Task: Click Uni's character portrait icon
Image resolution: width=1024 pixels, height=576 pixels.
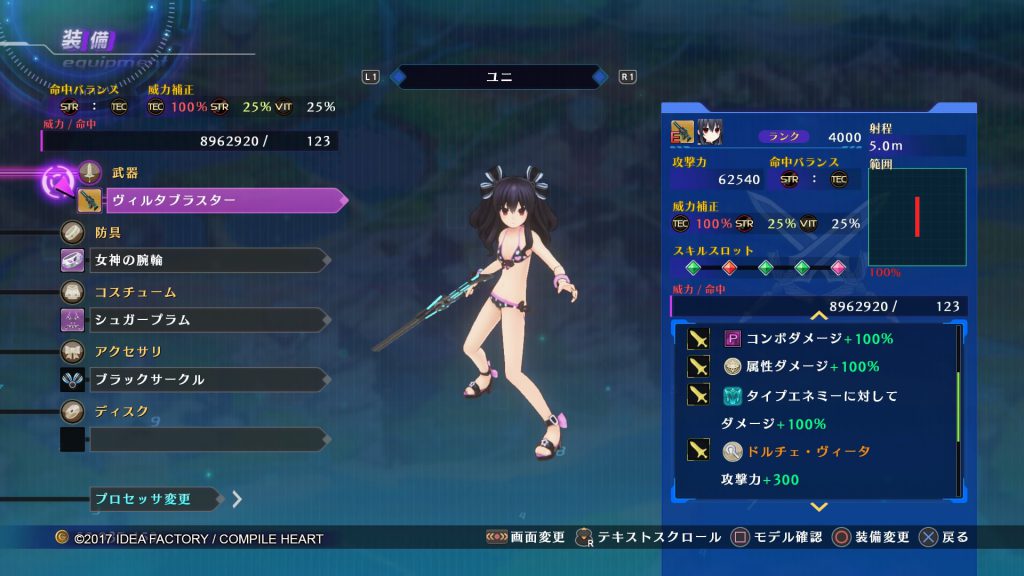Action: point(709,131)
